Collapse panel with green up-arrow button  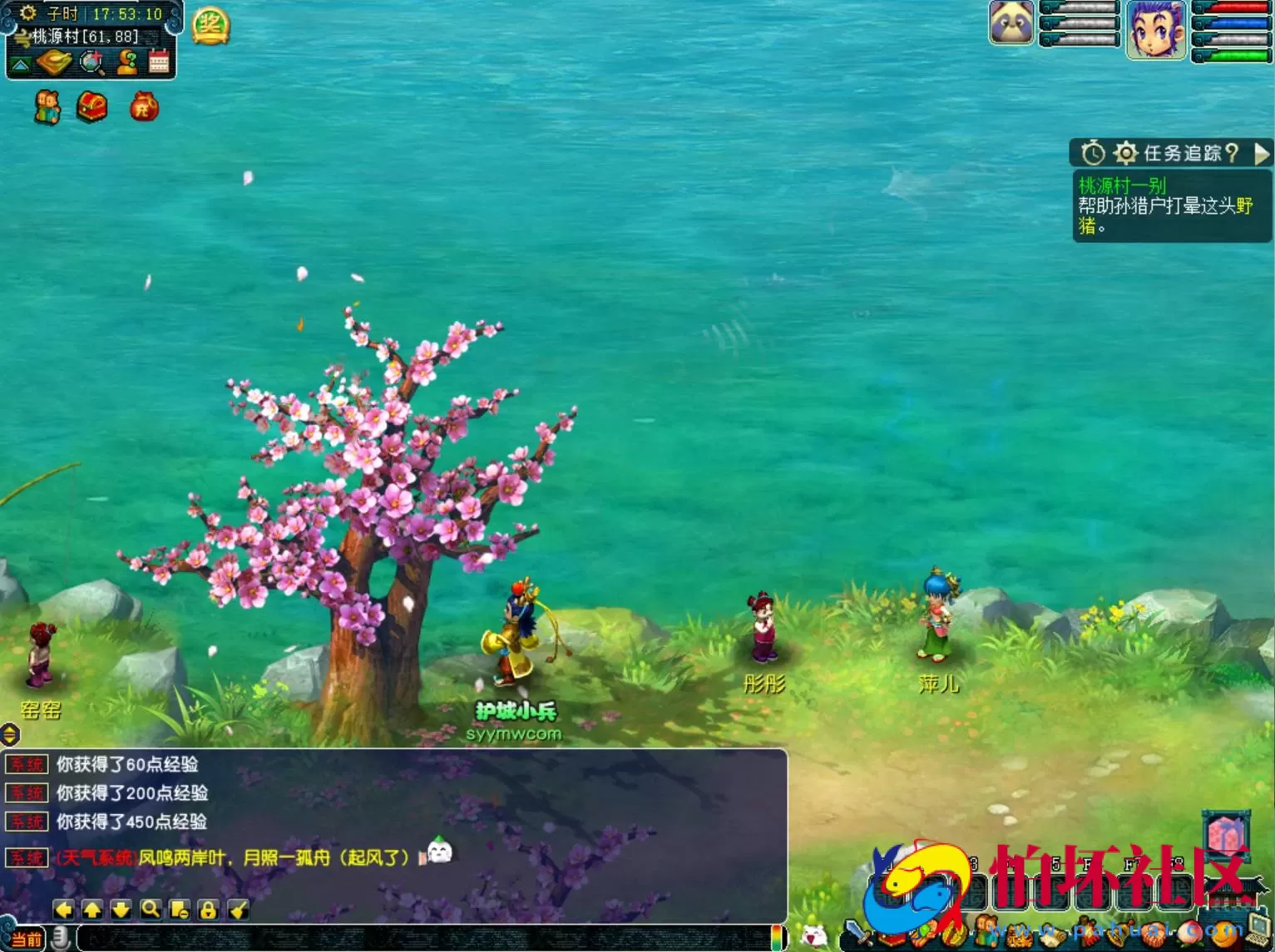tap(21, 64)
